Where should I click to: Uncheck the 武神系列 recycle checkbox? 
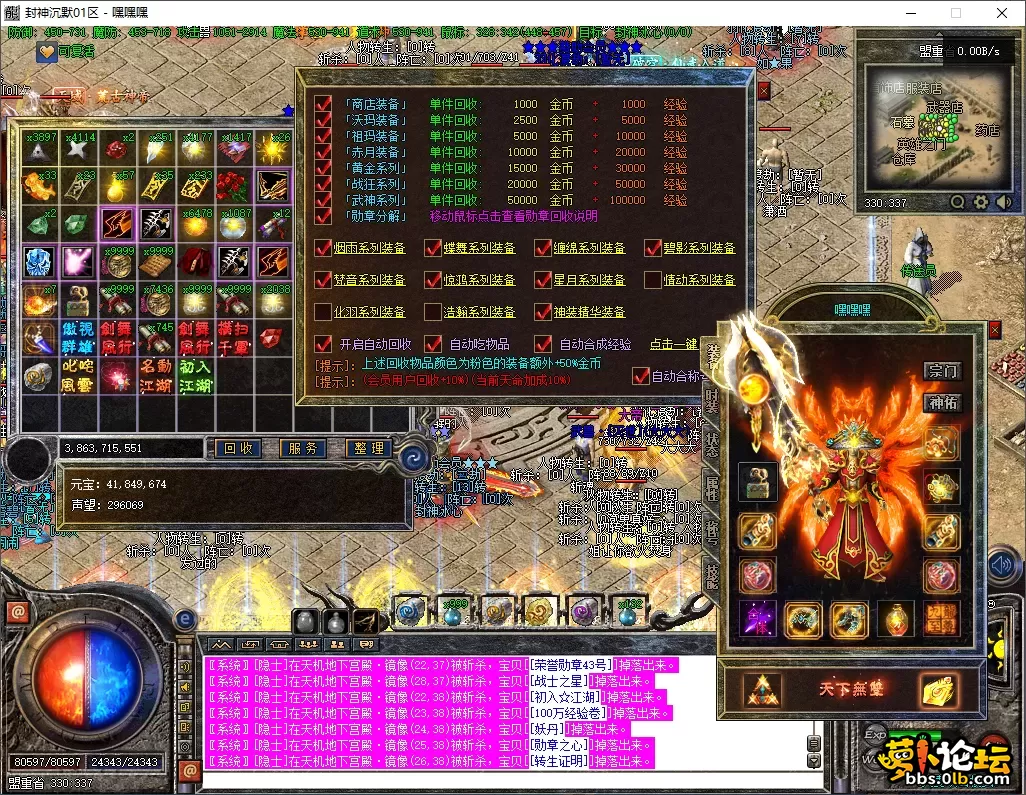click(323, 200)
